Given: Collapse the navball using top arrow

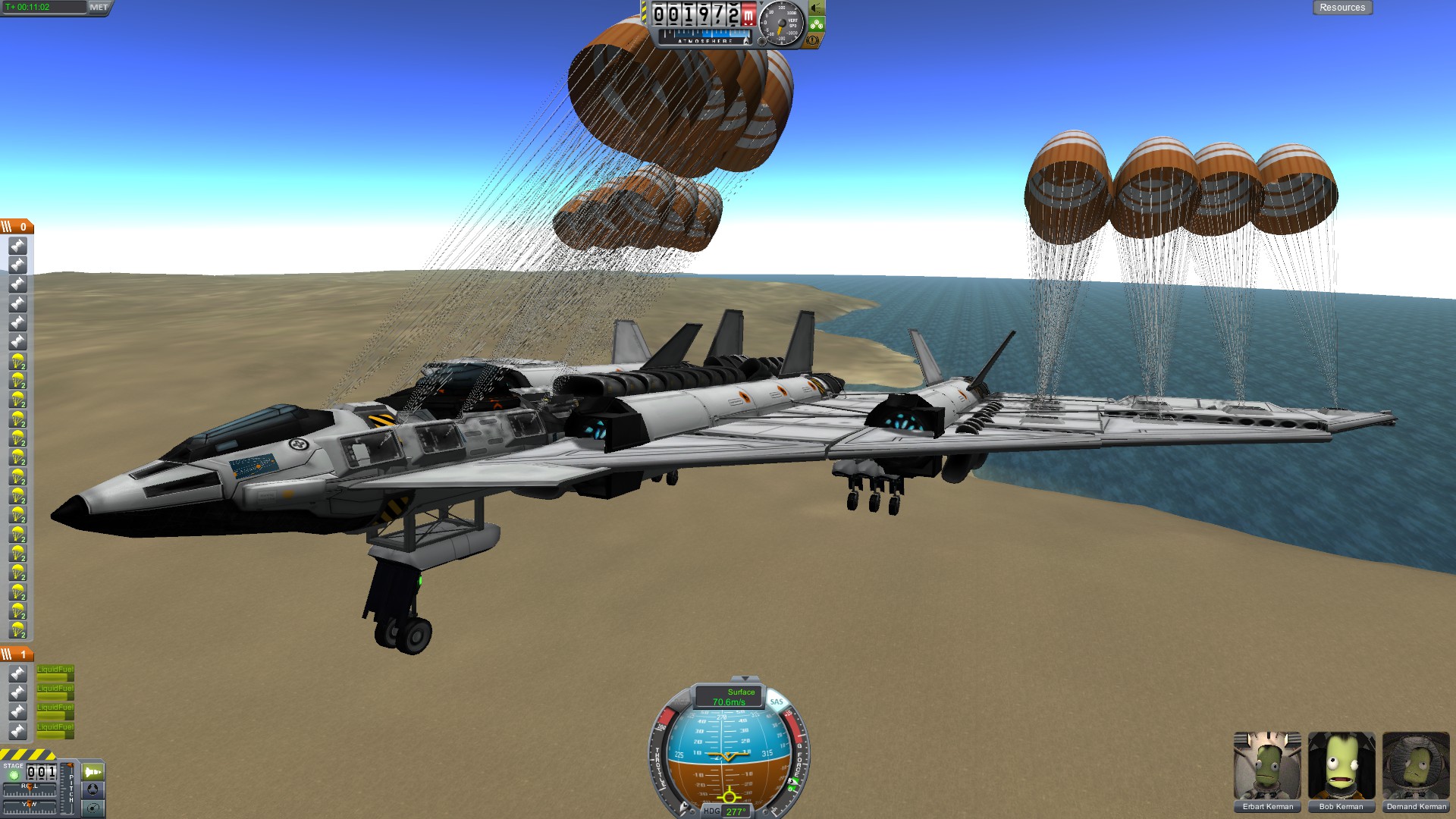Looking at the screenshot, I should [x=745, y=679].
